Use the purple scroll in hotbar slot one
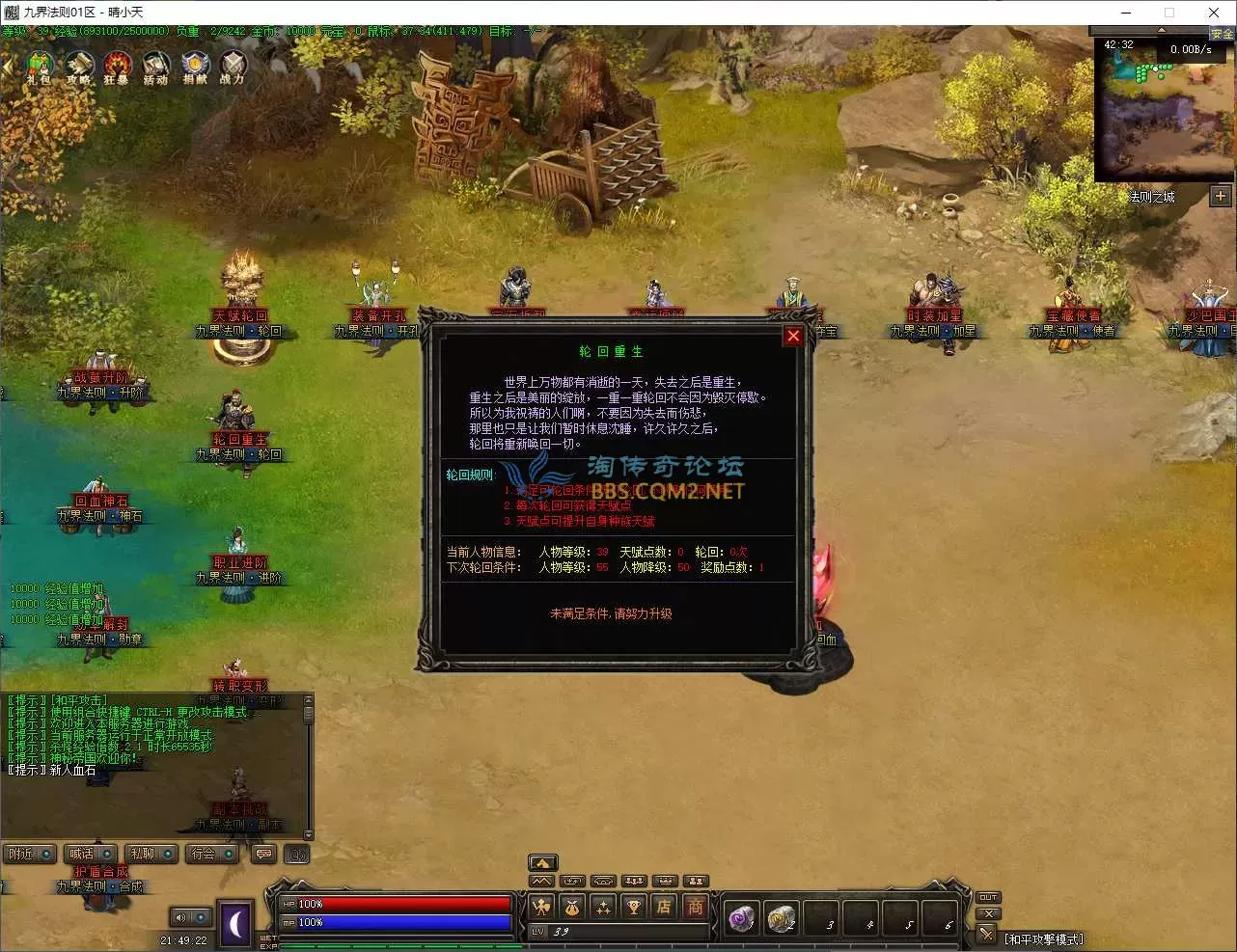 point(741,919)
